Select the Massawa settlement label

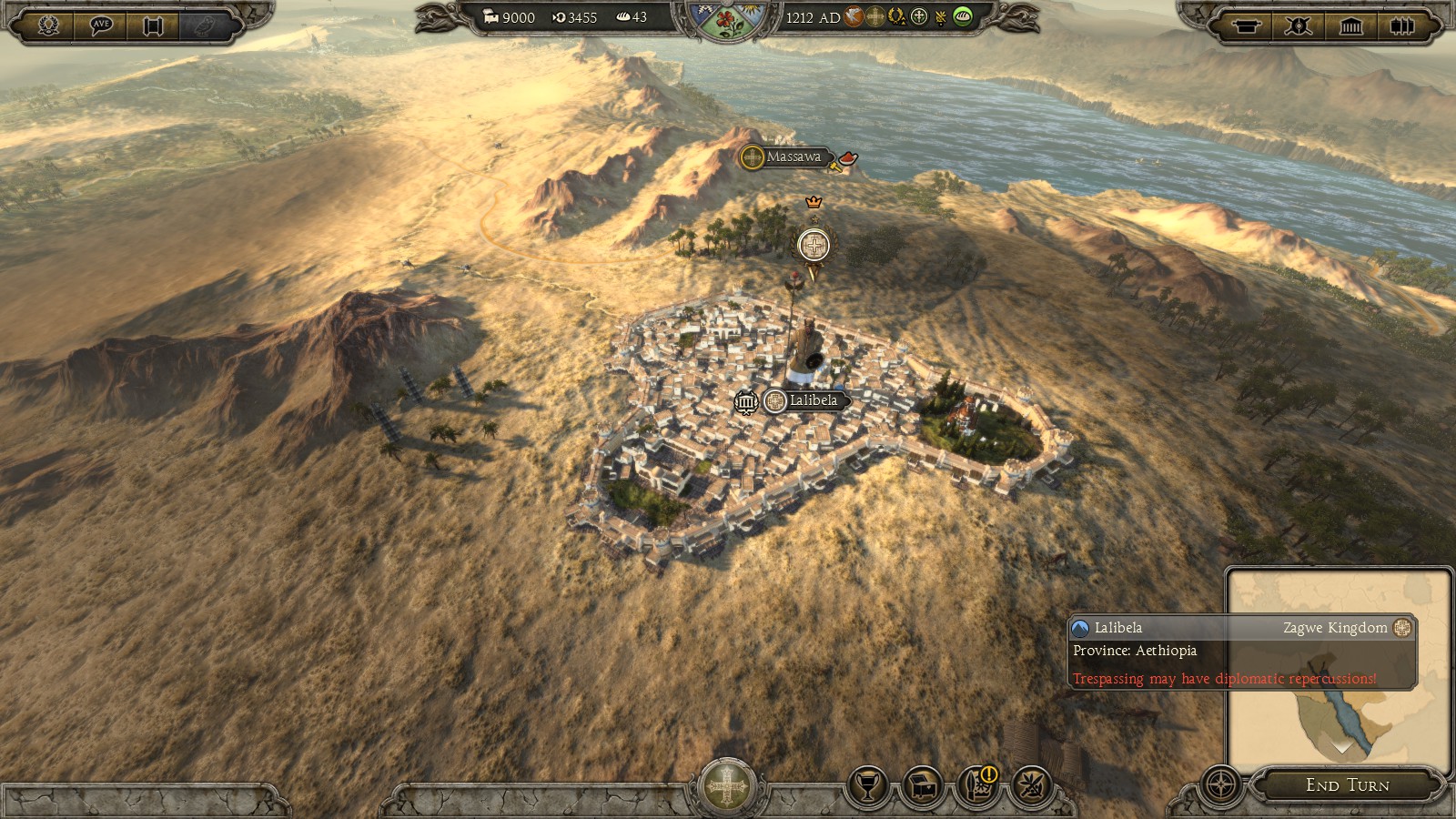coord(793,157)
